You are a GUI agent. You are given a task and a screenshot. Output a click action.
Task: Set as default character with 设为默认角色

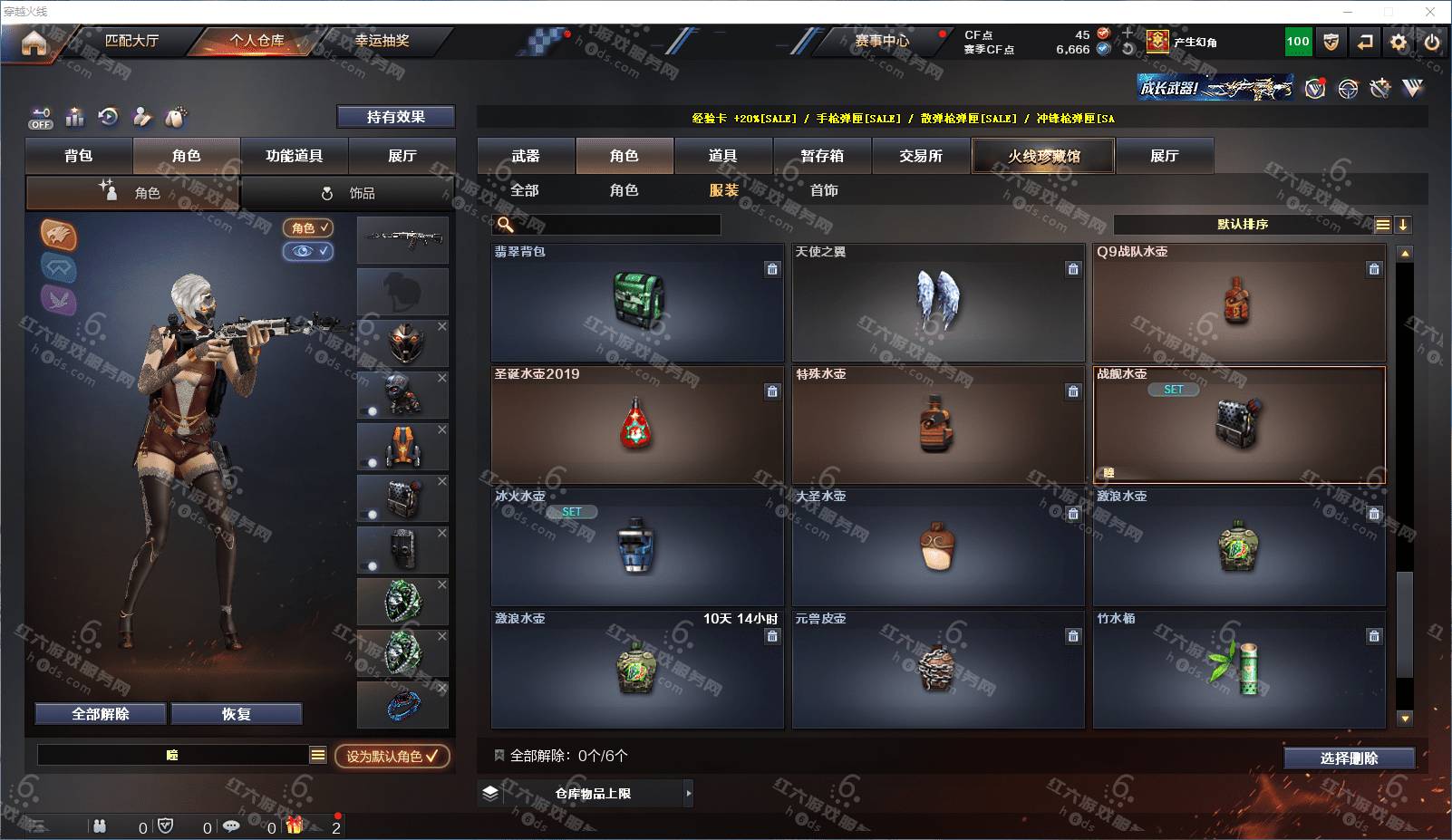(x=392, y=756)
